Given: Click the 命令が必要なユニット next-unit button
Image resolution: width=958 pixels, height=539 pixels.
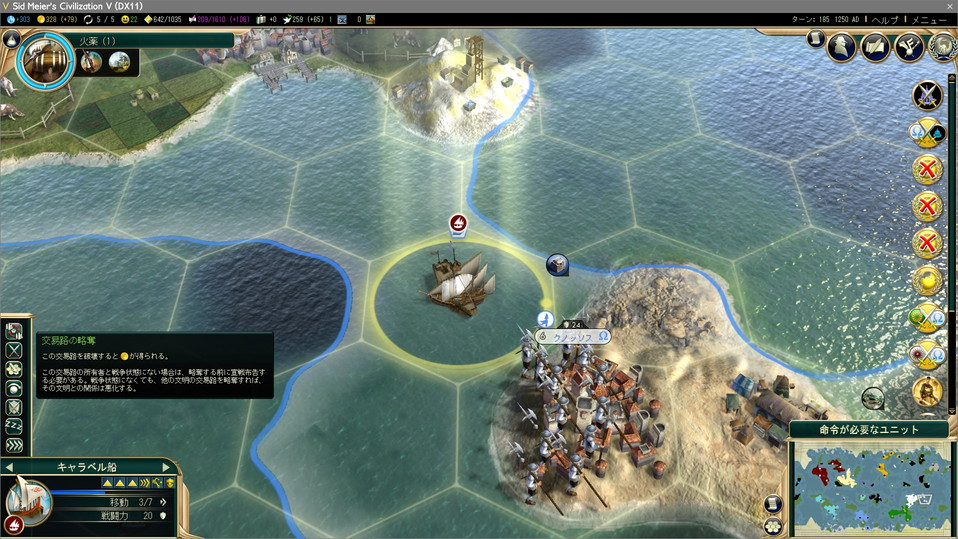Looking at the screenshot, I should pos(869,430).
